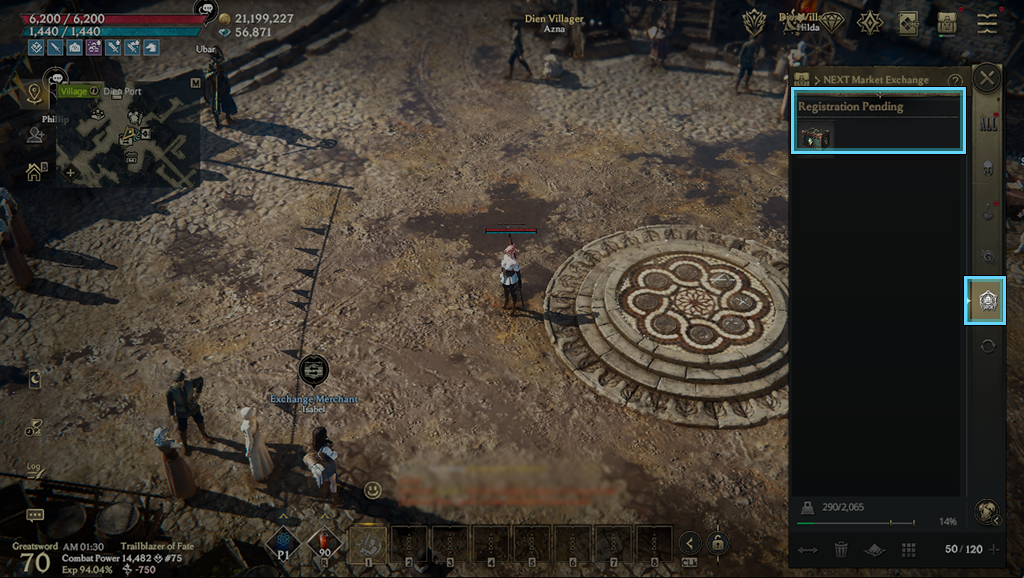This screenshot has width=1024, height=578.
Task: Open the hamburger main menu icon
Action: 988,23
